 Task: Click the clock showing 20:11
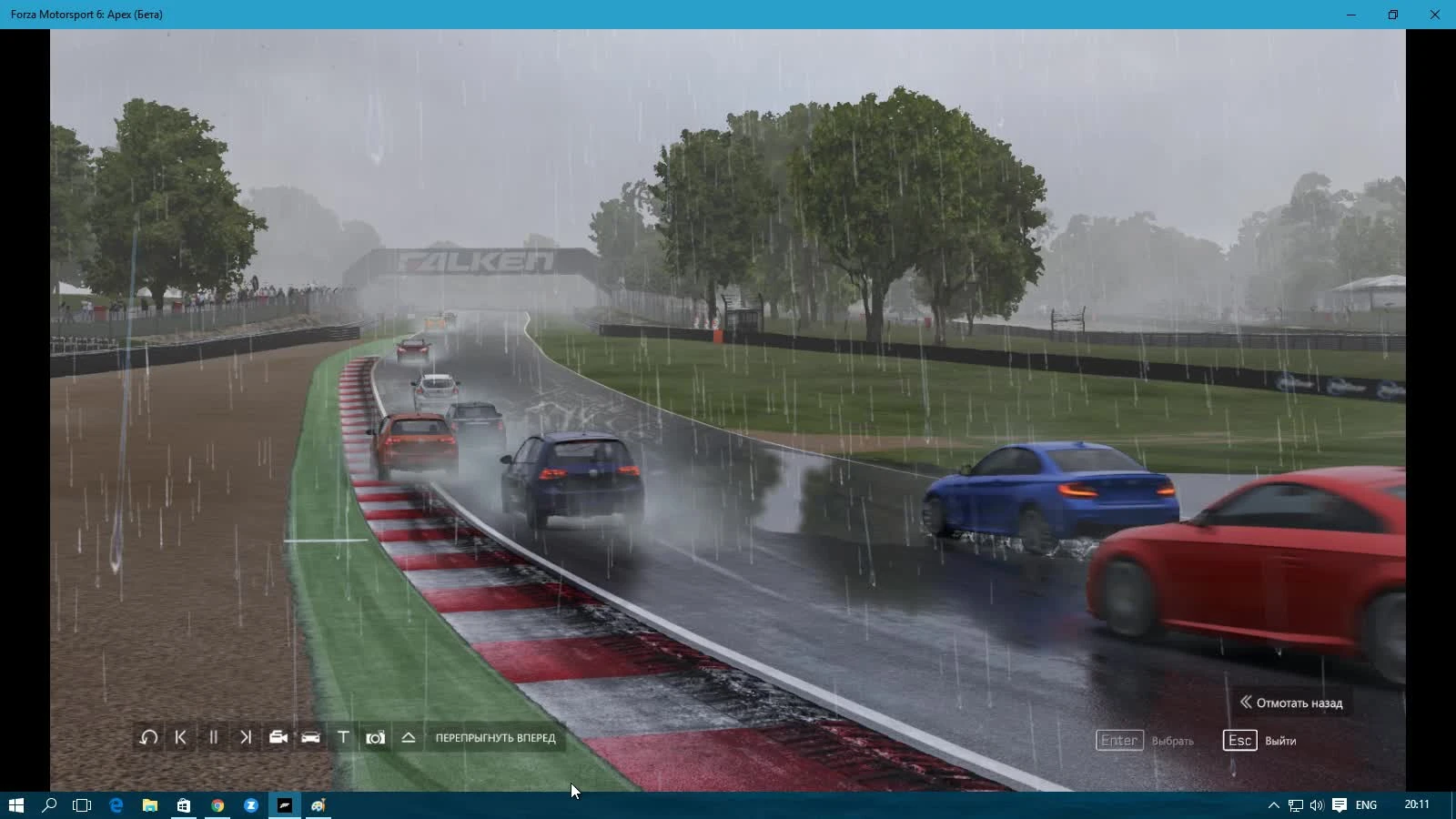[x=1415, y=804]
